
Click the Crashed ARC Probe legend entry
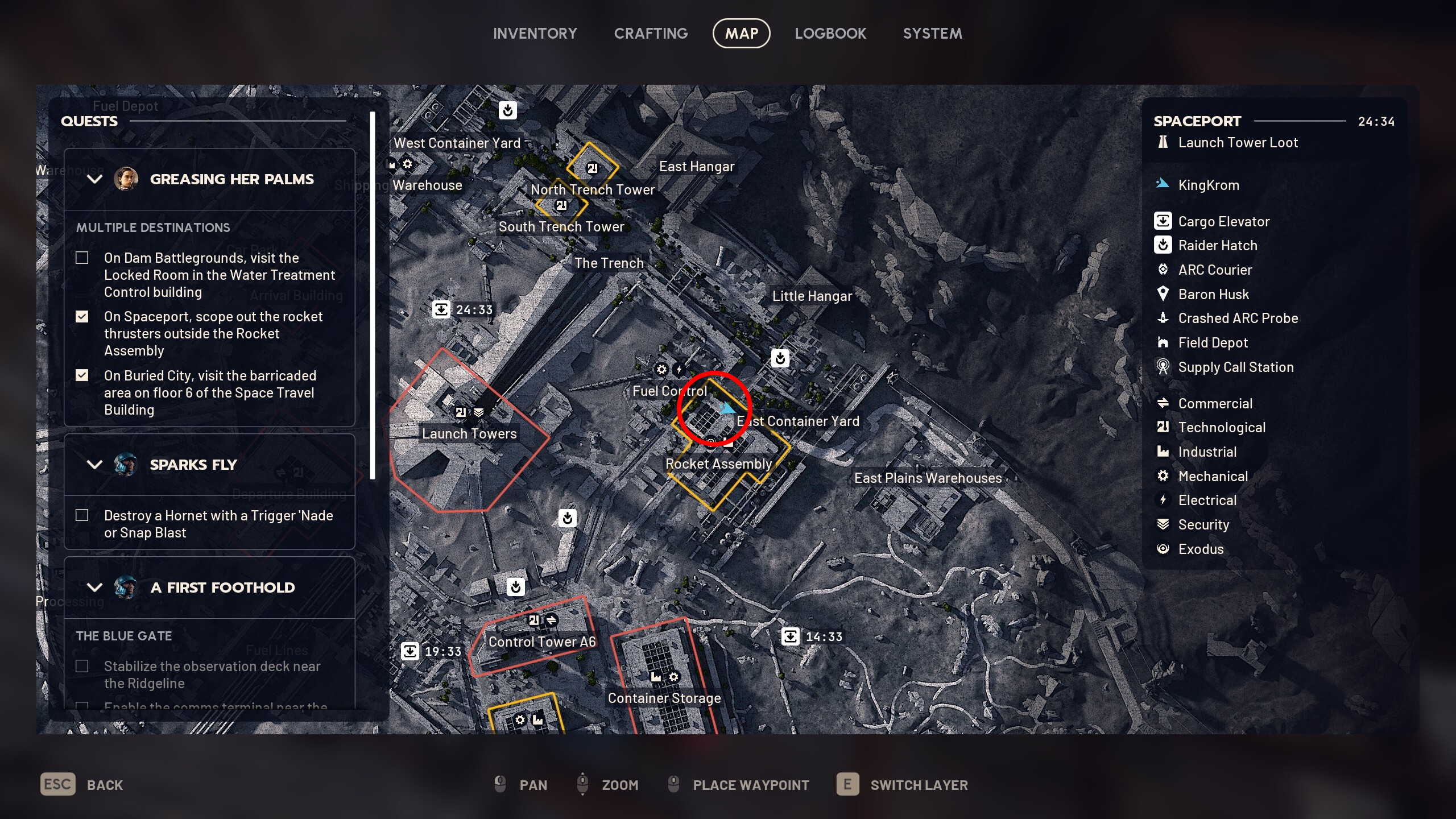pyautogui.click(x=1238, y=318)
